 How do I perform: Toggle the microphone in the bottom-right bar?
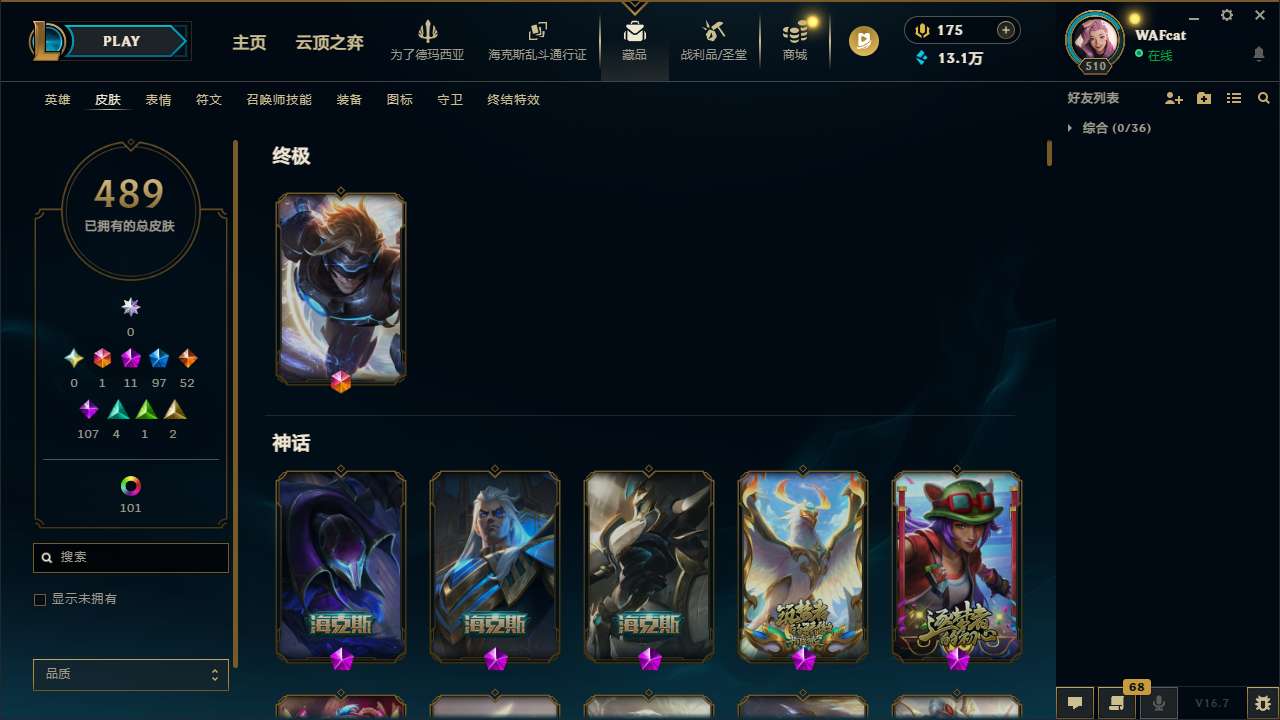click(x=1158, y=702)
